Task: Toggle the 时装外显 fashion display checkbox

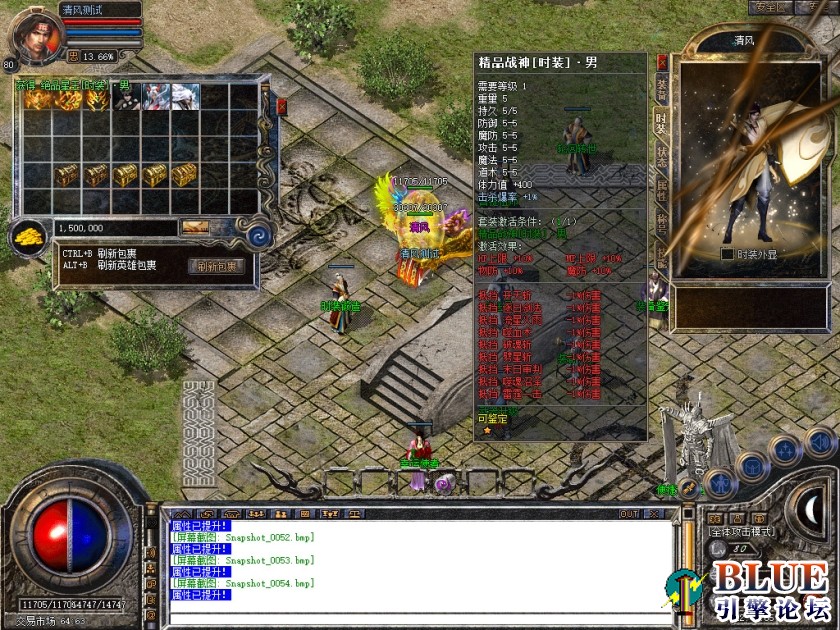Action: point(727,254)
